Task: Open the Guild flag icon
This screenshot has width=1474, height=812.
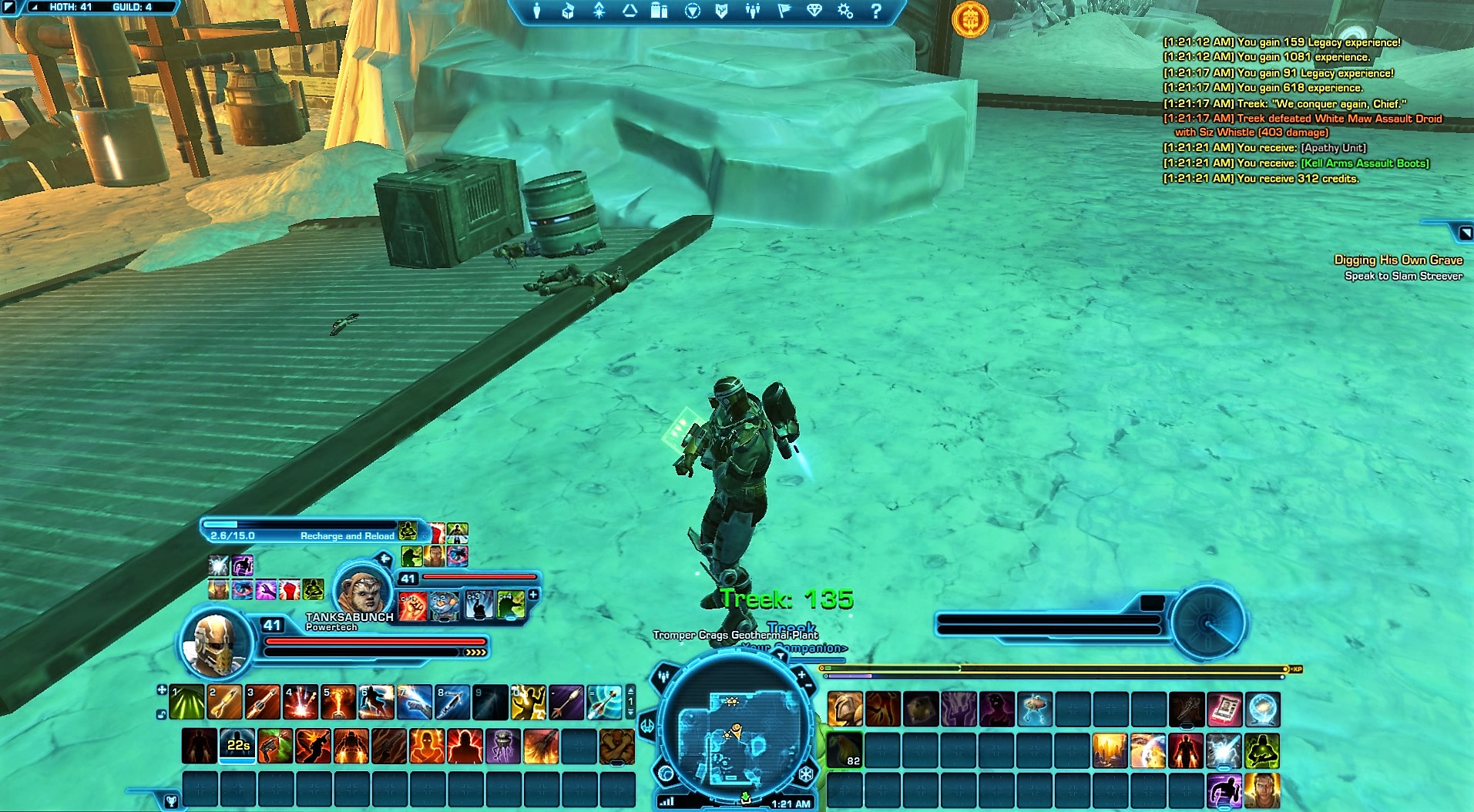Action: click(784, 12)
